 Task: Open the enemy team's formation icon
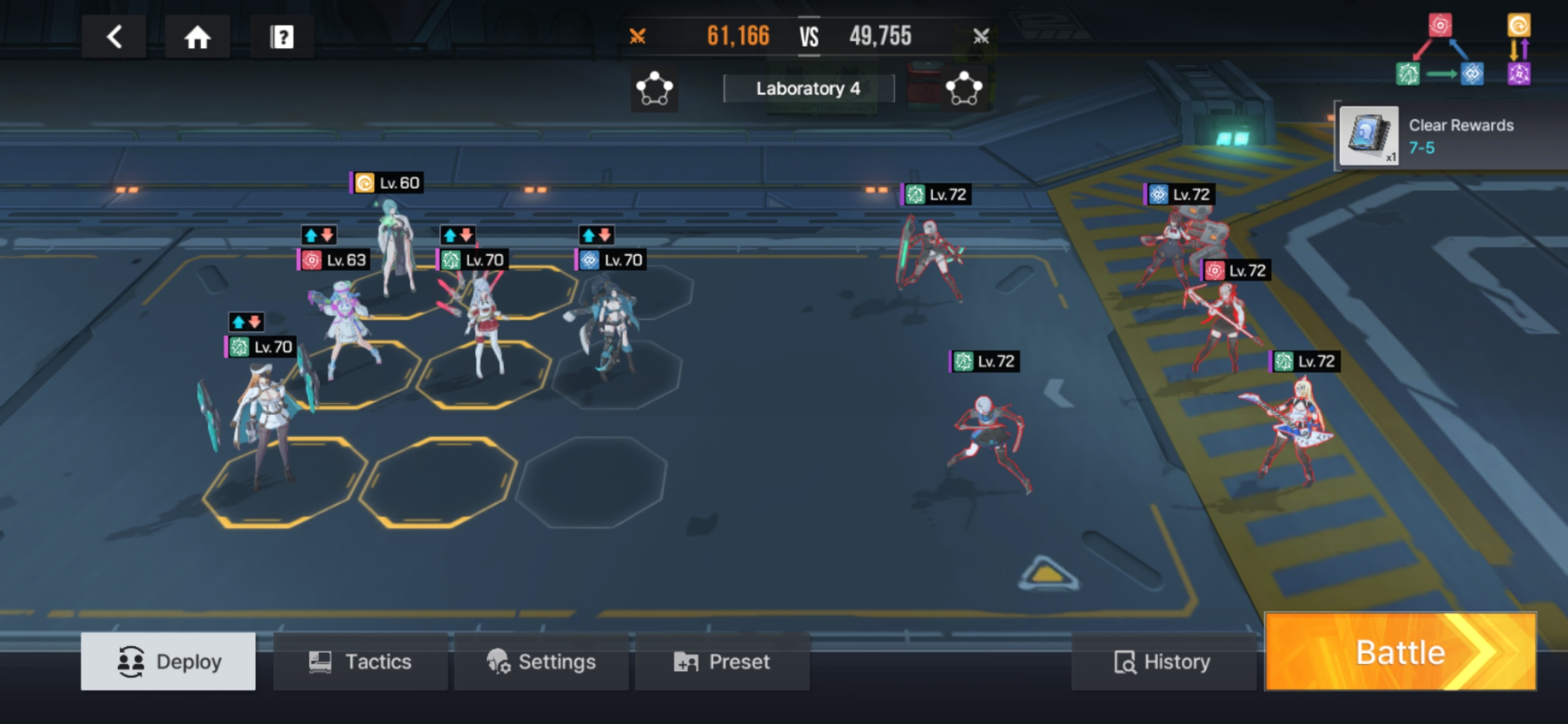pyautogui.click(x=964, y=88)
